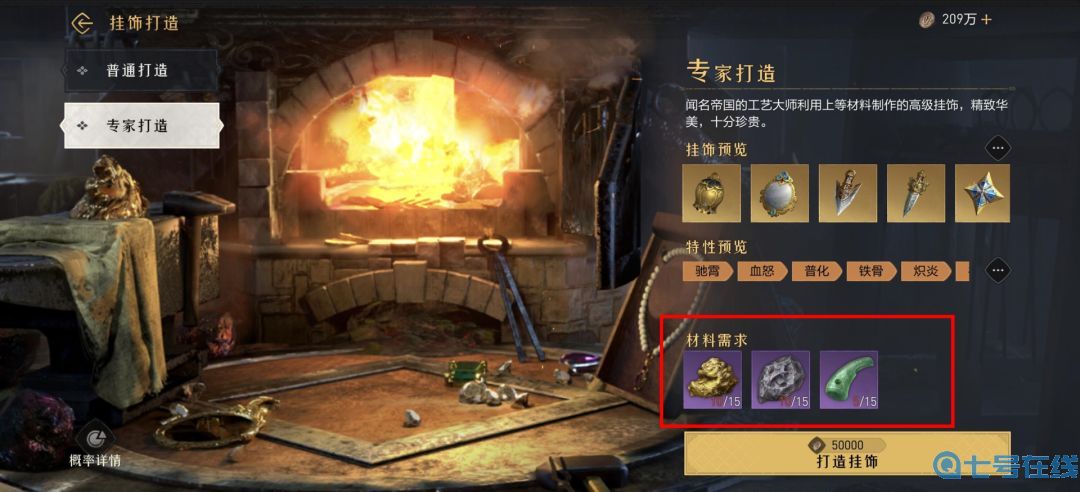1080x492 pixels.
Task: Preview the round mirror ornament
Action: [779, 193]
